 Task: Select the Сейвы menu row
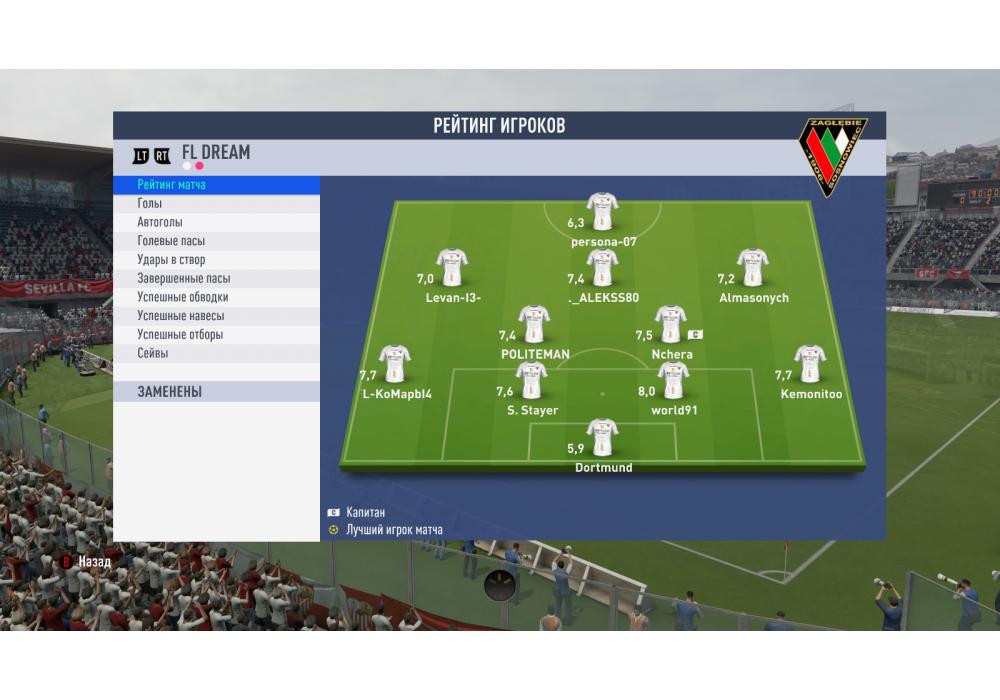216,354
